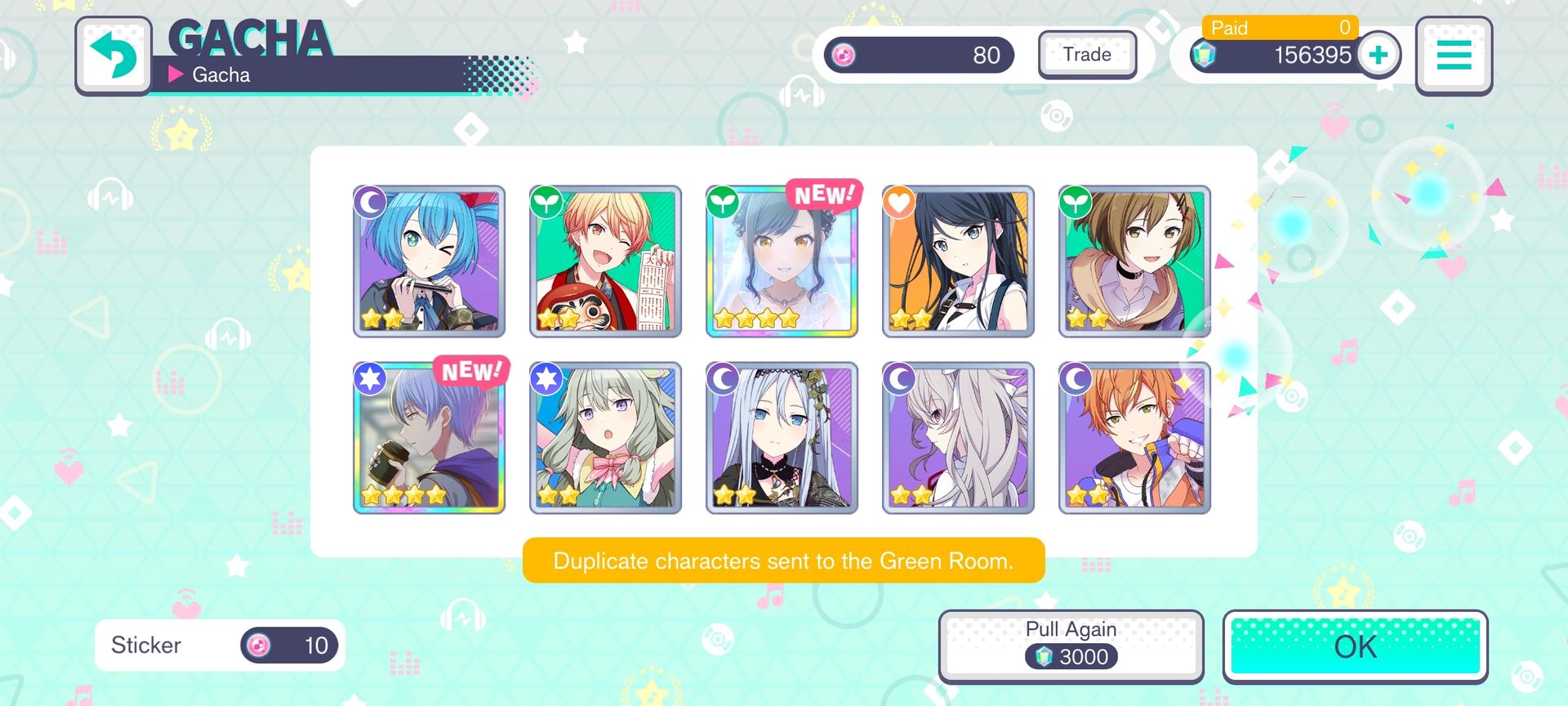This screenshot has width=1568, height=706.
Task: Choose the brown-haired girl with choker card
Action: coord(1134,261)
